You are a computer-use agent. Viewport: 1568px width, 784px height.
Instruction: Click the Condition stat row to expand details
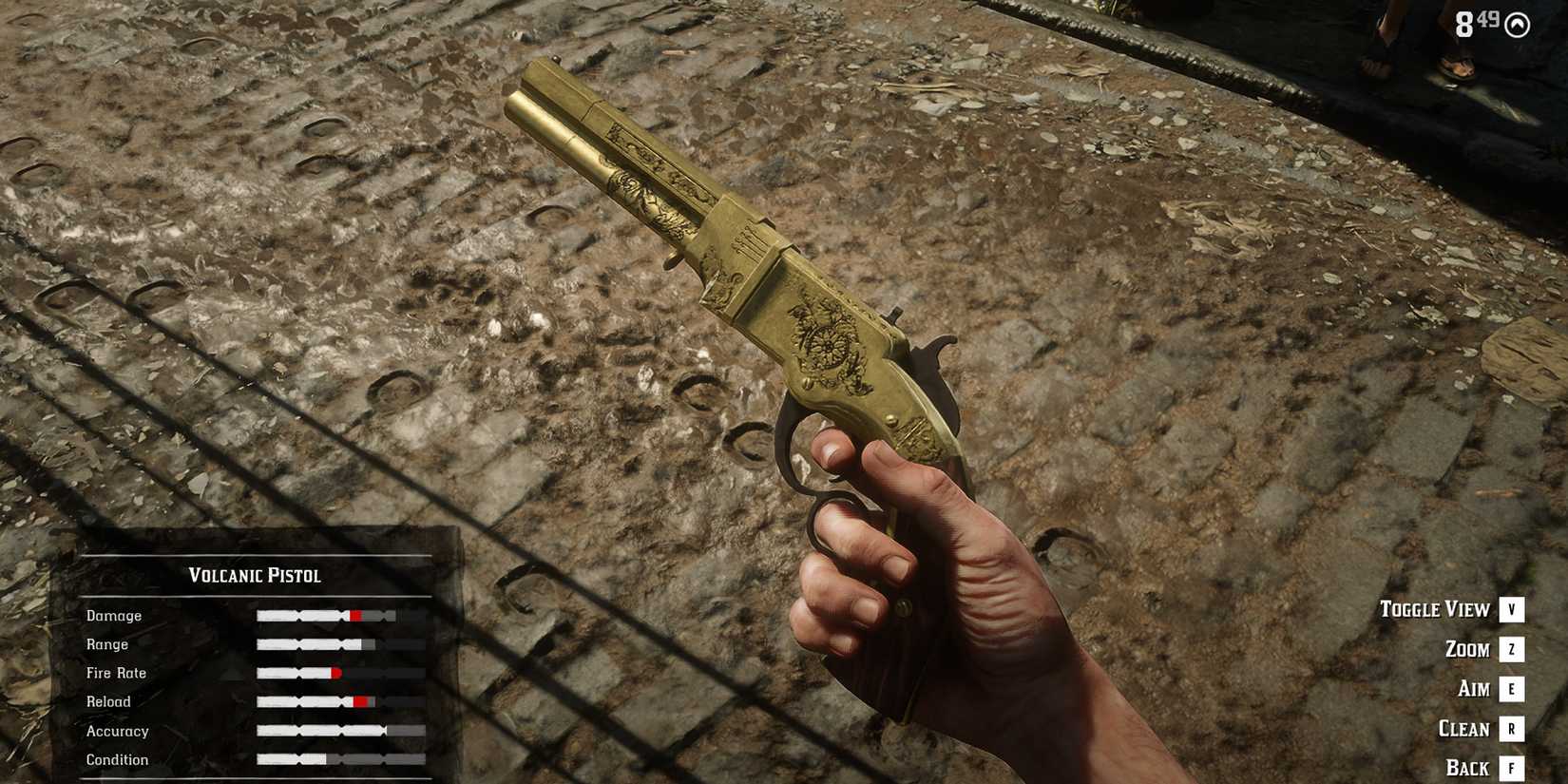118,759
